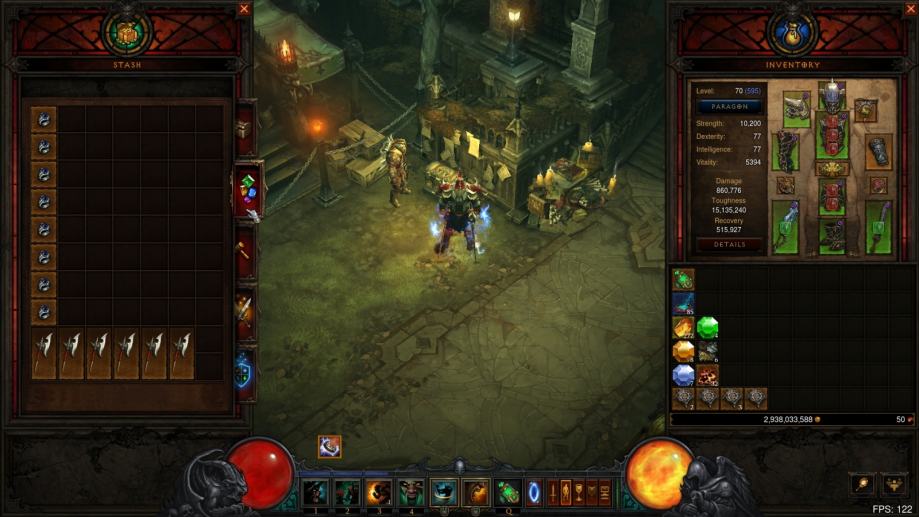This screenshot has width=919, height=517.
Task: Open the hammer stash tab
Action: tap(243, 249)
